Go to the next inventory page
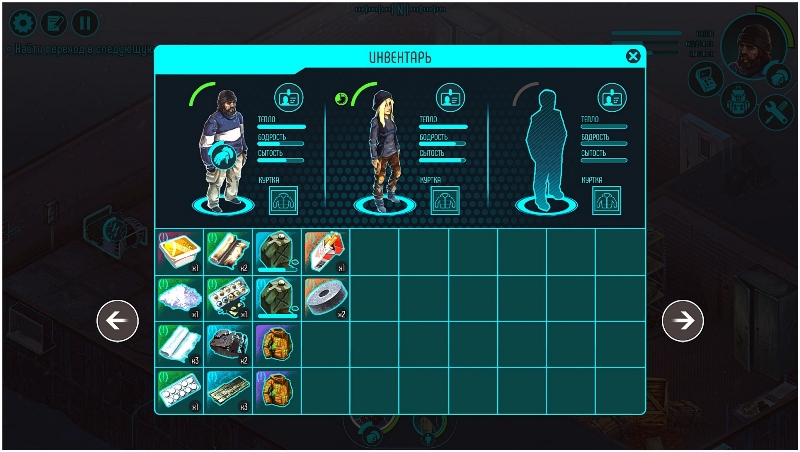The width and height of the screenshot is (800, 452). click(x=683, y=320)
